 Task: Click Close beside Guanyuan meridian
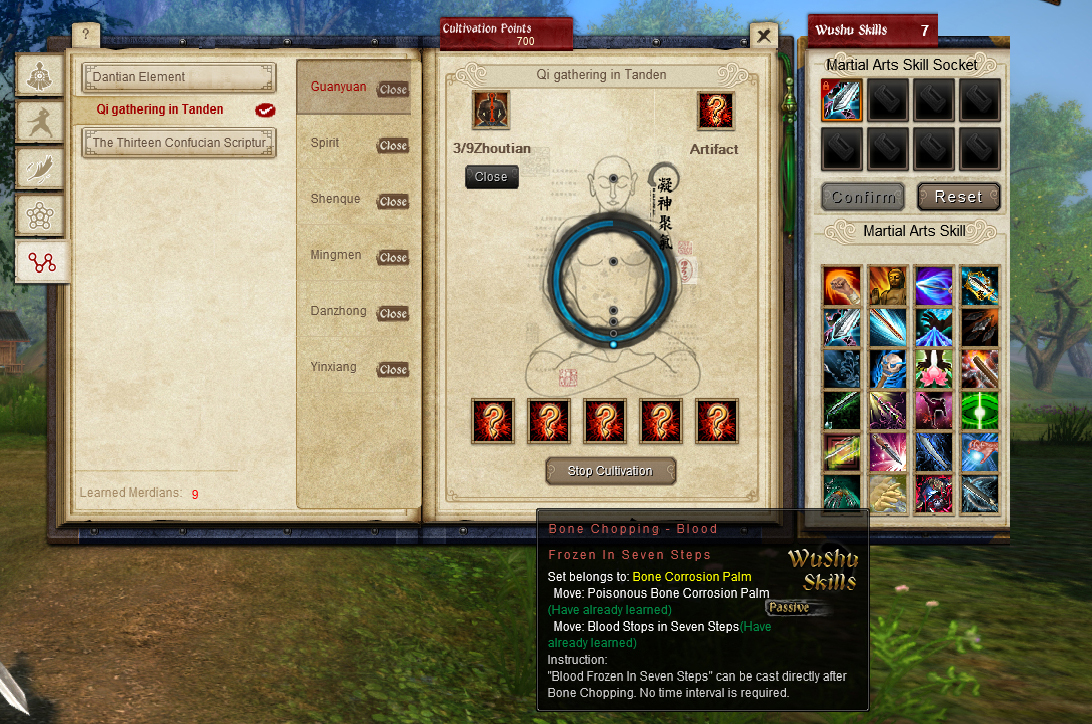pos(392,89)
